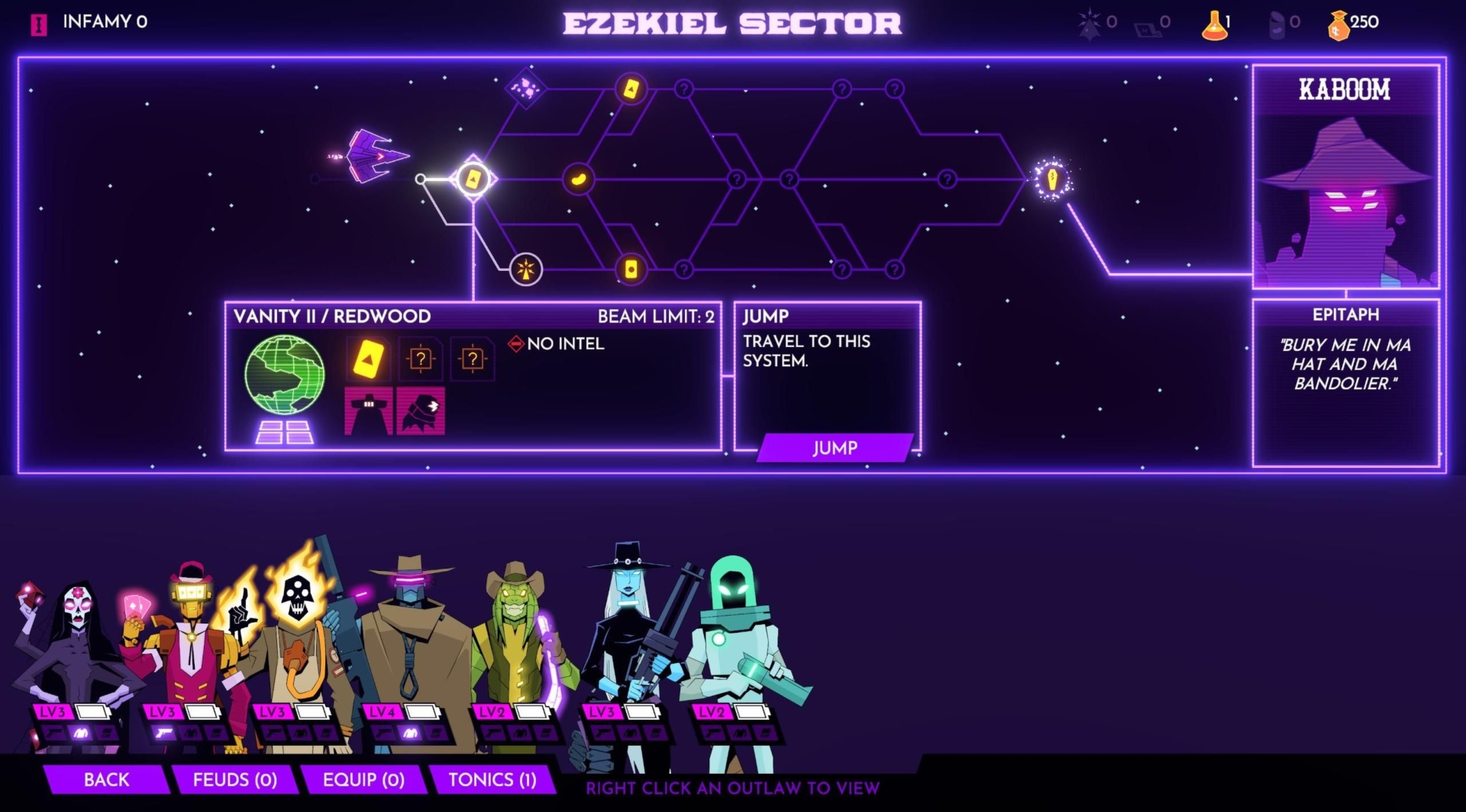The height and width of the screenshot is (812, 1466).
Task: Click the glowing sector exit warp node
Action: click(x=1051, y=178)
